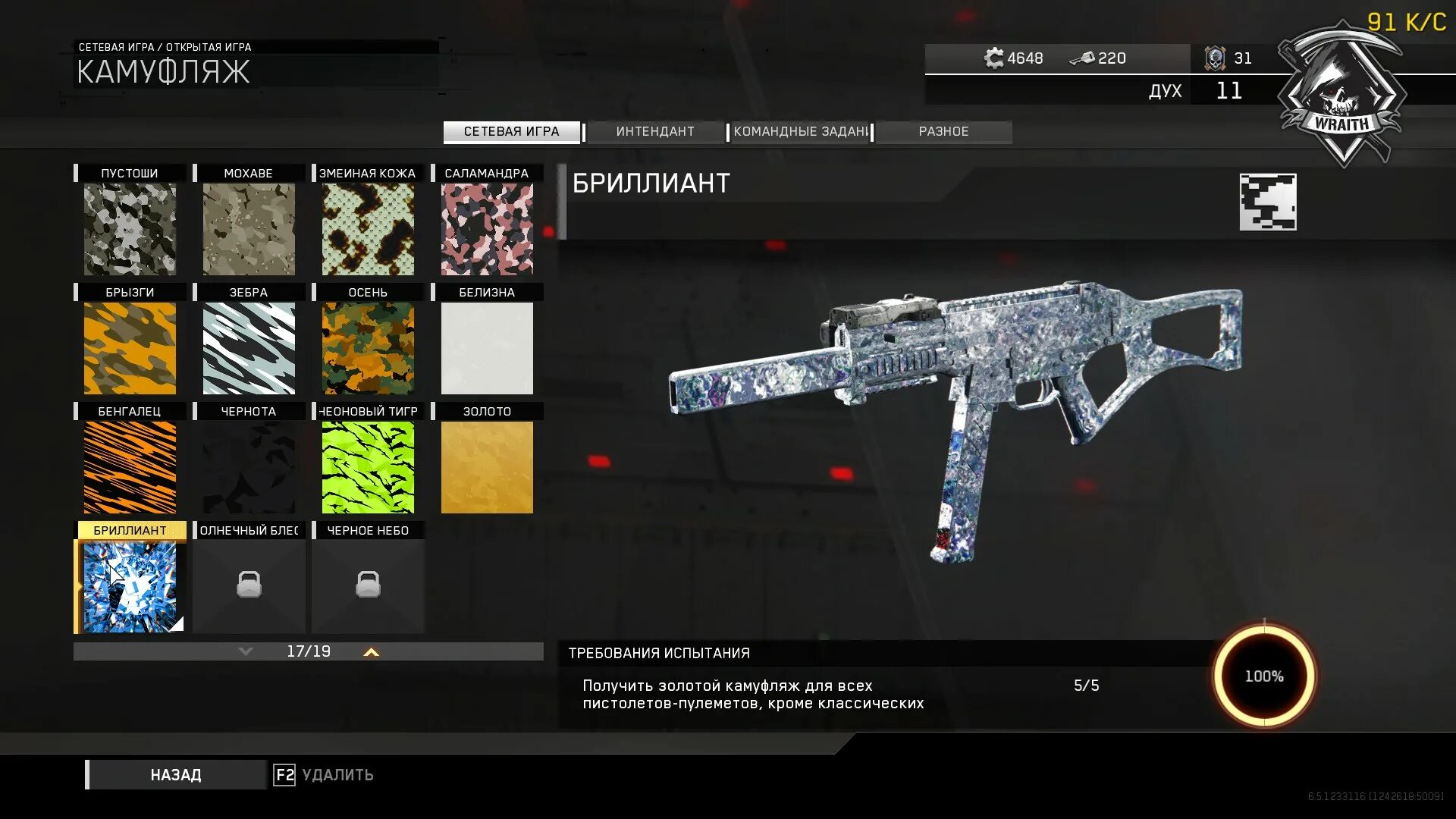Select the Бриллиант diamond camouflage
This screenshot has height=819, width=1456.
[130, 586]
